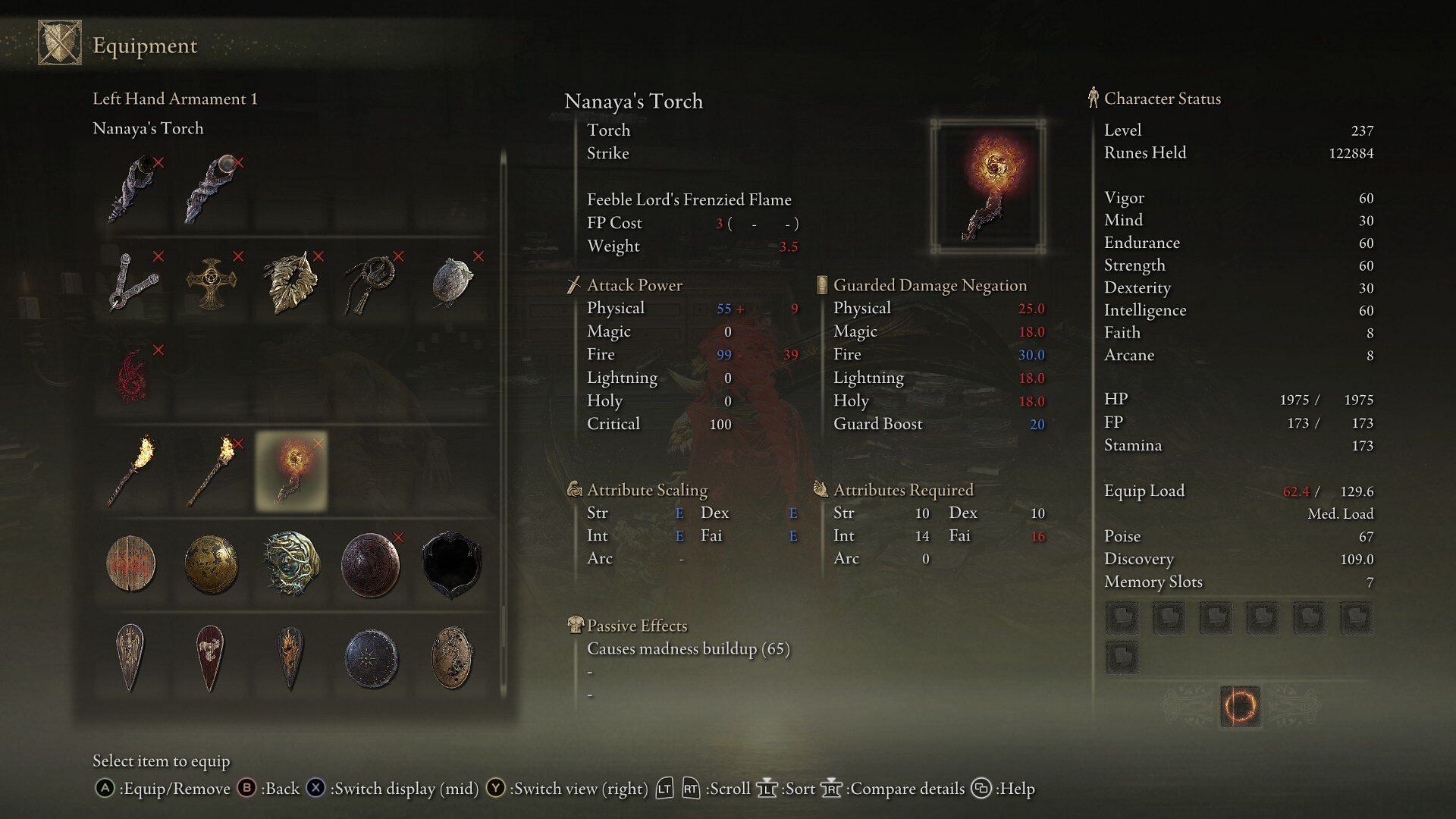Select the red kite shield with white emblem
This screenshot has width=1456, height=819.
click(210, 657)
